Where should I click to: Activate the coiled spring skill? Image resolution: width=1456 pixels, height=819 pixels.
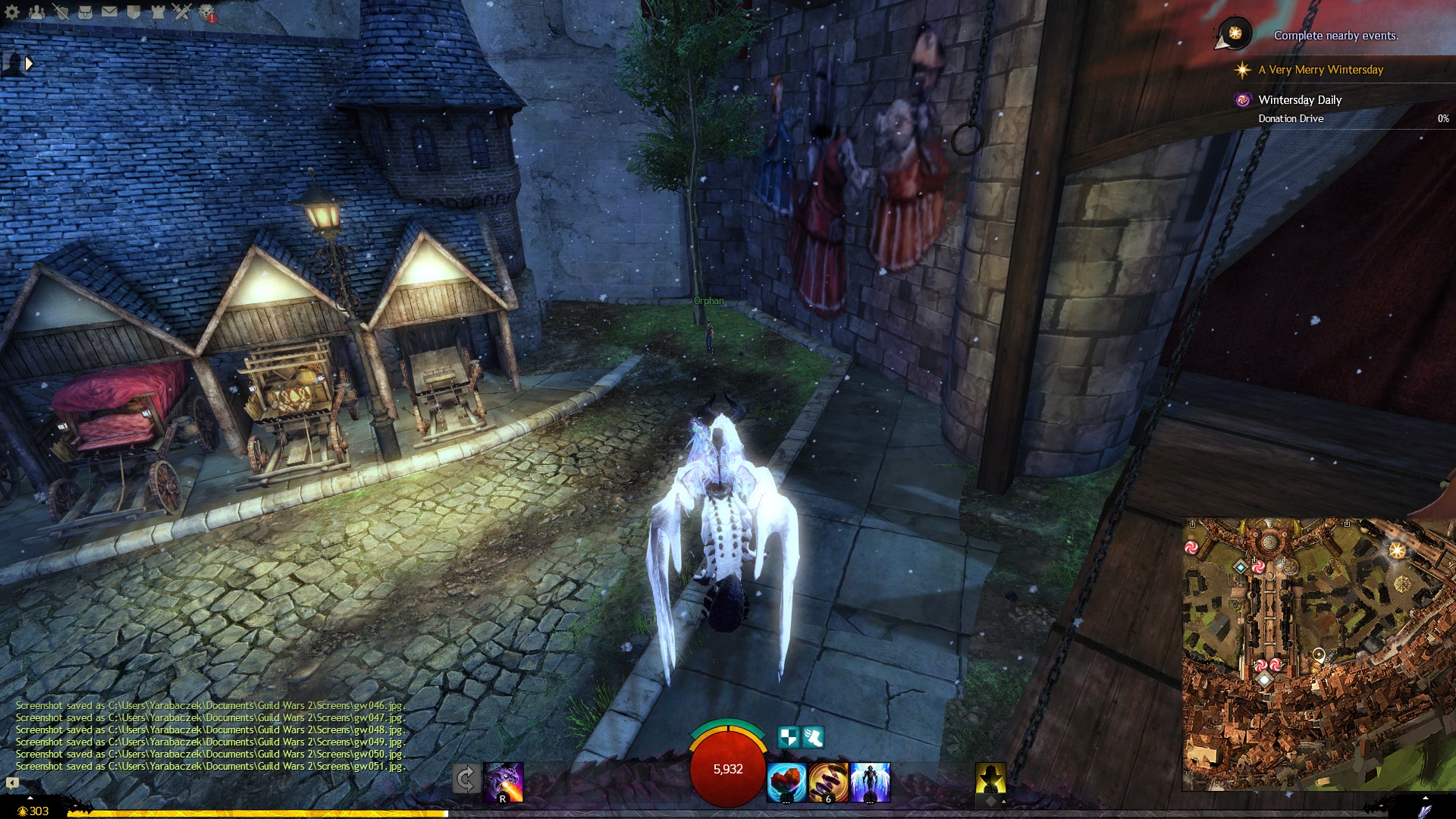point(828,783)
